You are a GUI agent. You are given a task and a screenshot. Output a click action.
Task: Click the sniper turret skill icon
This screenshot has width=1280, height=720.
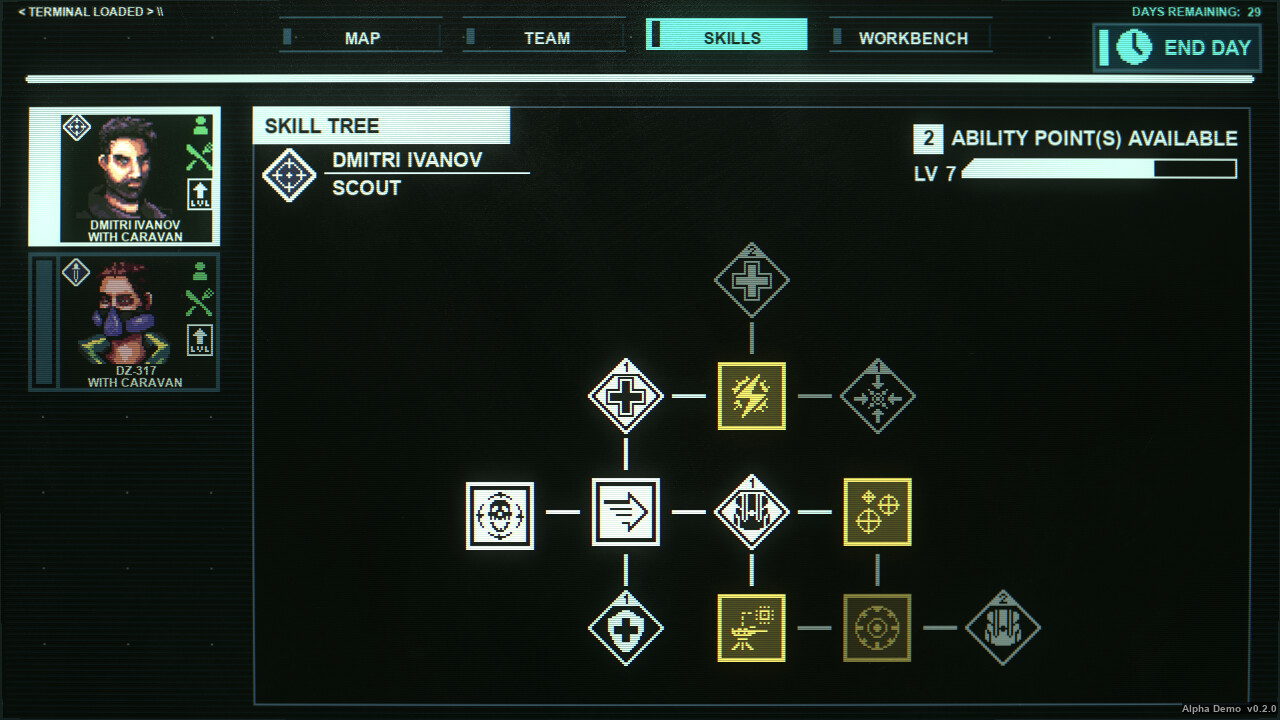(x=751, y=629)
